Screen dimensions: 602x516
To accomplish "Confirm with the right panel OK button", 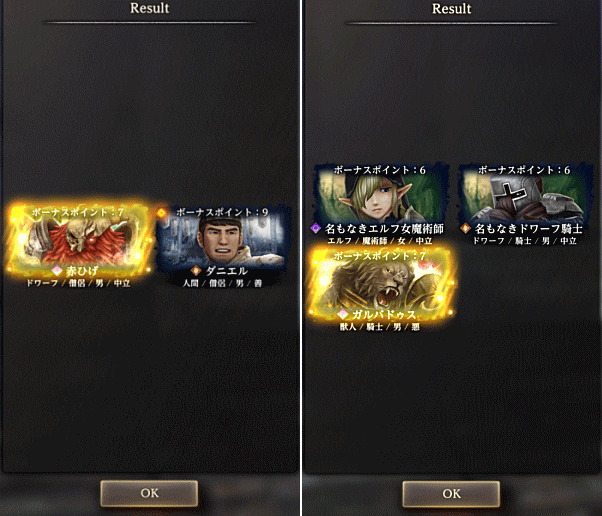I will pos(451,493).
